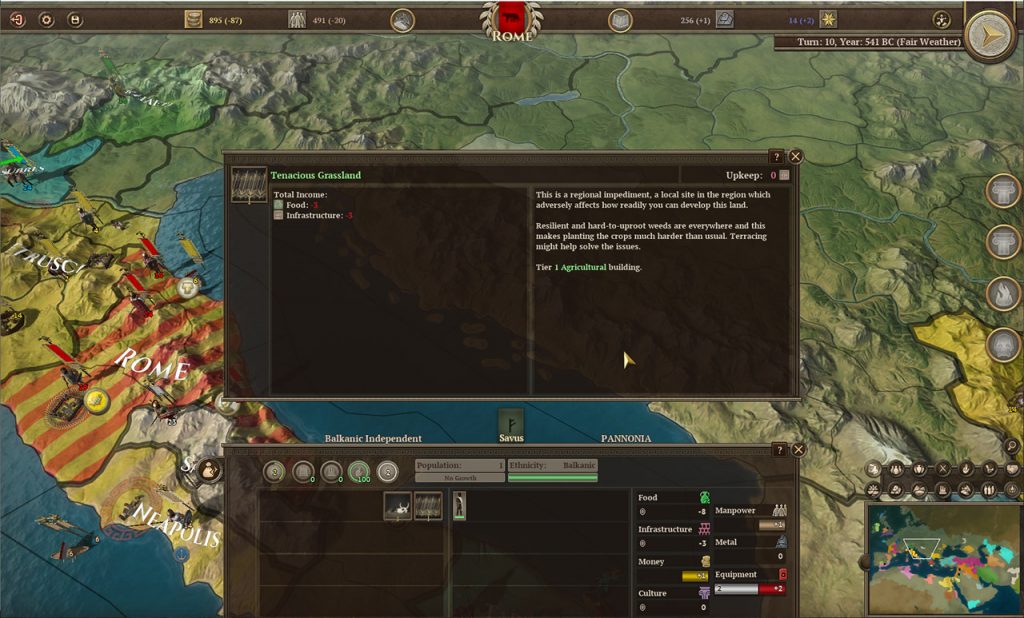Click the minimap of the Mediterranean

(x=941, y=558)
